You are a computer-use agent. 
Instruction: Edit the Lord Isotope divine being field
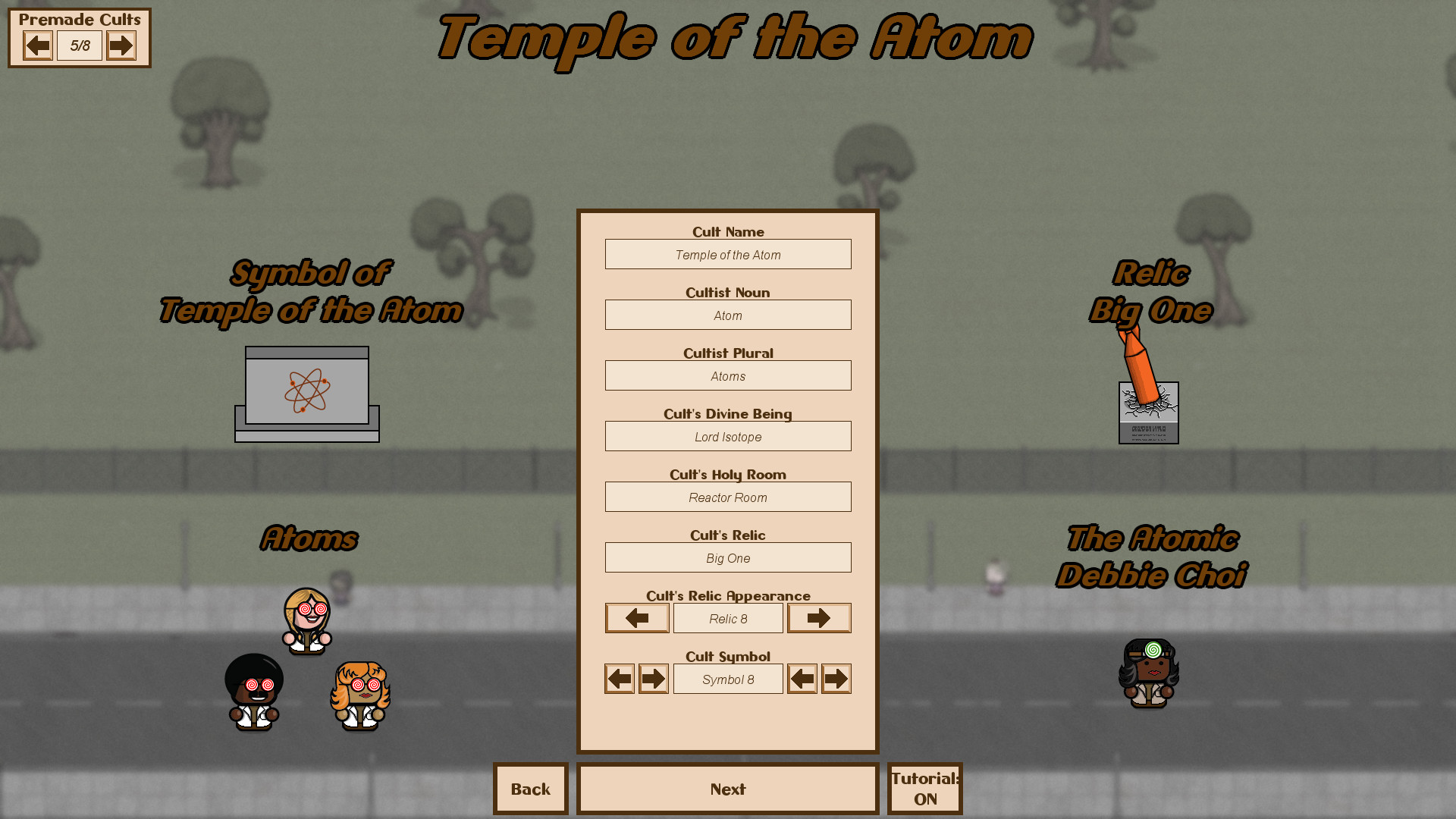[x=727, y=436]
